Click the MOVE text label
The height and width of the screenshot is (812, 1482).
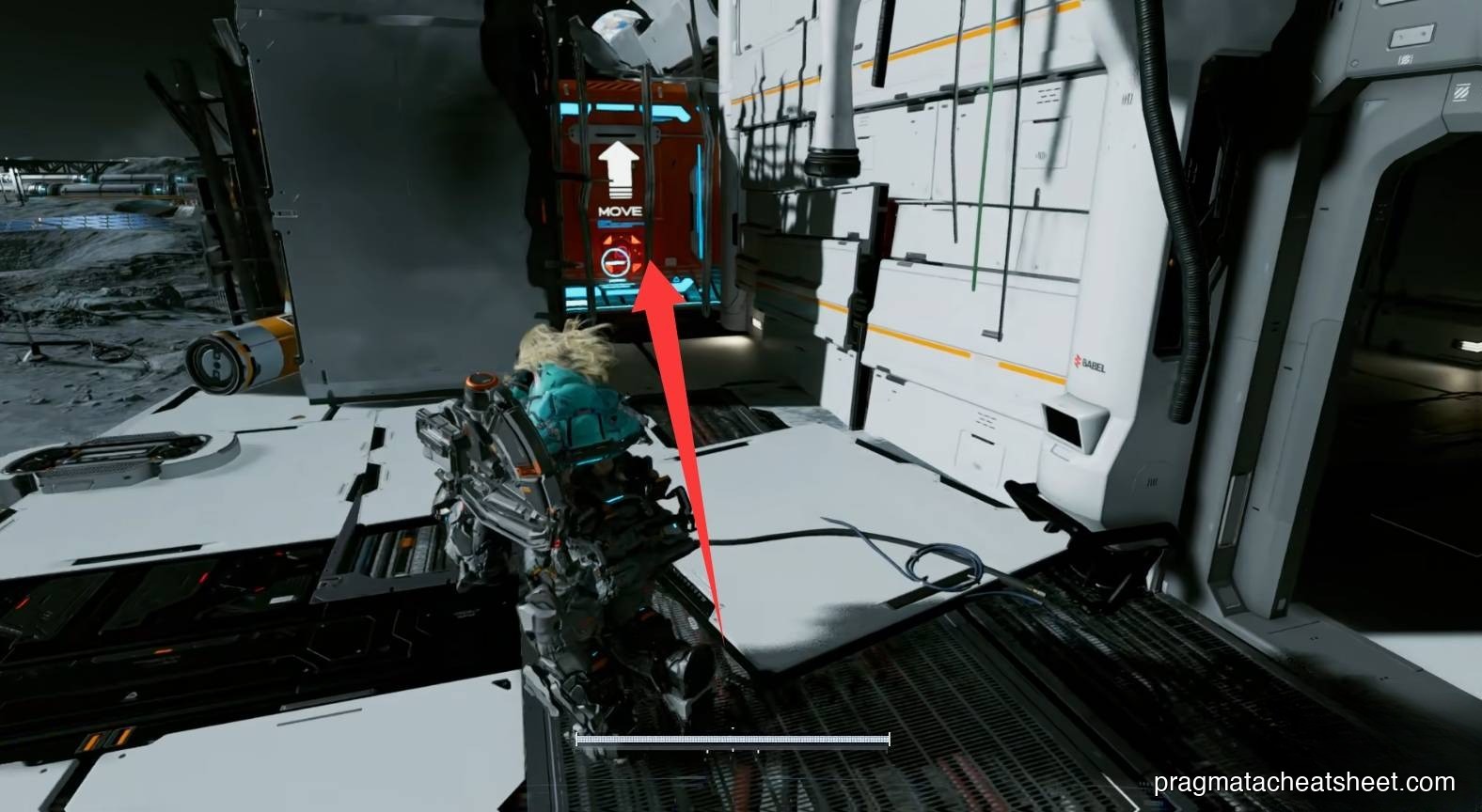click(621, 211)
